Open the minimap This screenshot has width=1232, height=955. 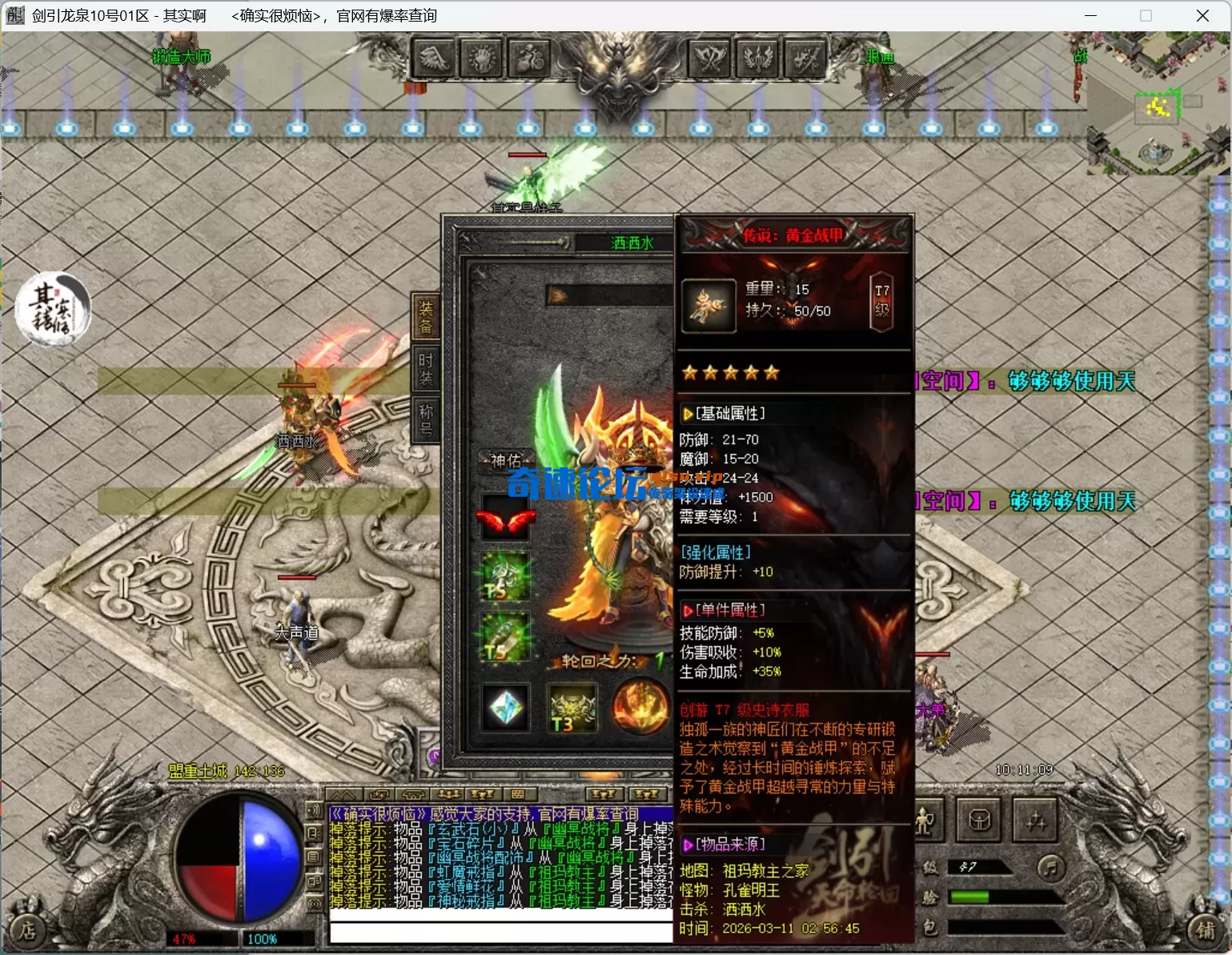coord(1158,104)
